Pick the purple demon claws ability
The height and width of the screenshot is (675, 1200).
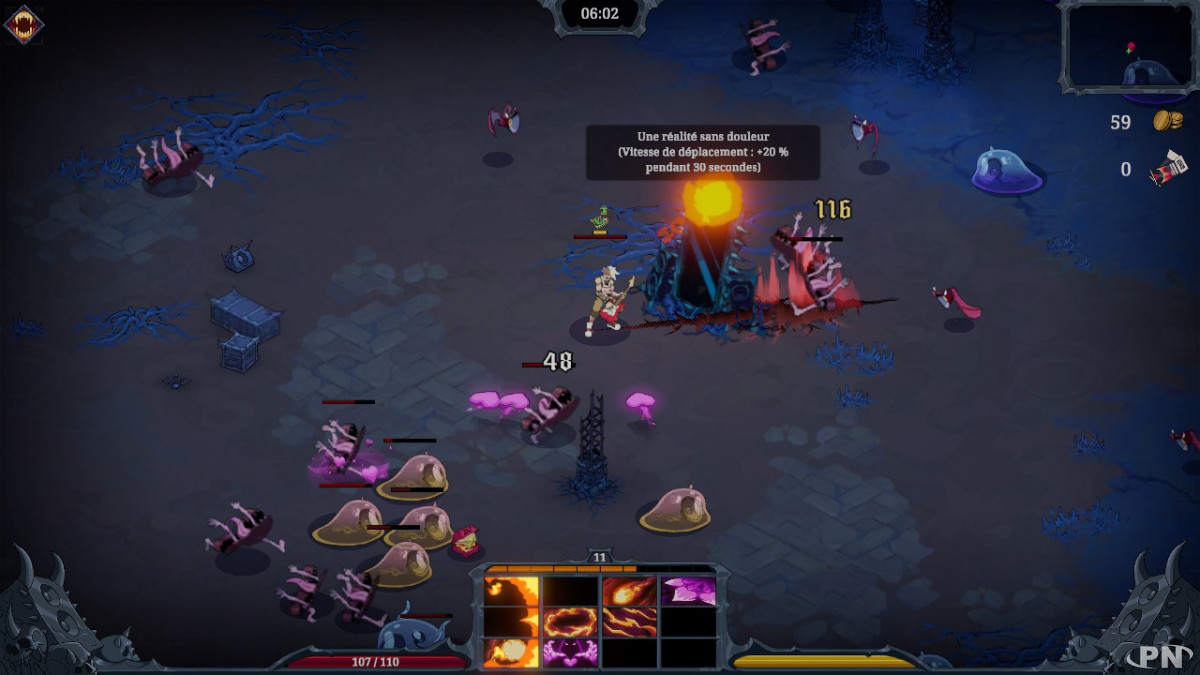click(x=570, y=653)
